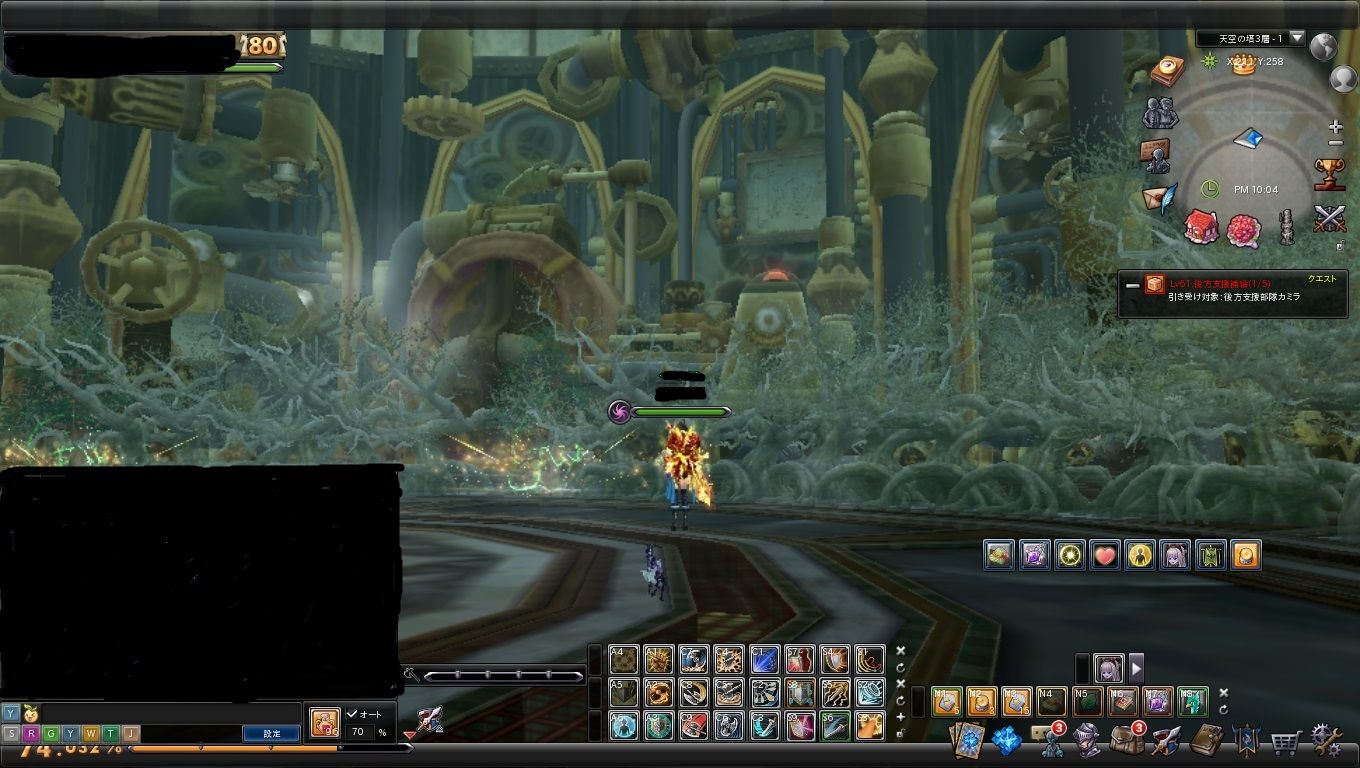The height and width of the screenshot is (768, 1360).
Task: Open the world map globe icon
Action: (x=1323, y=47)
